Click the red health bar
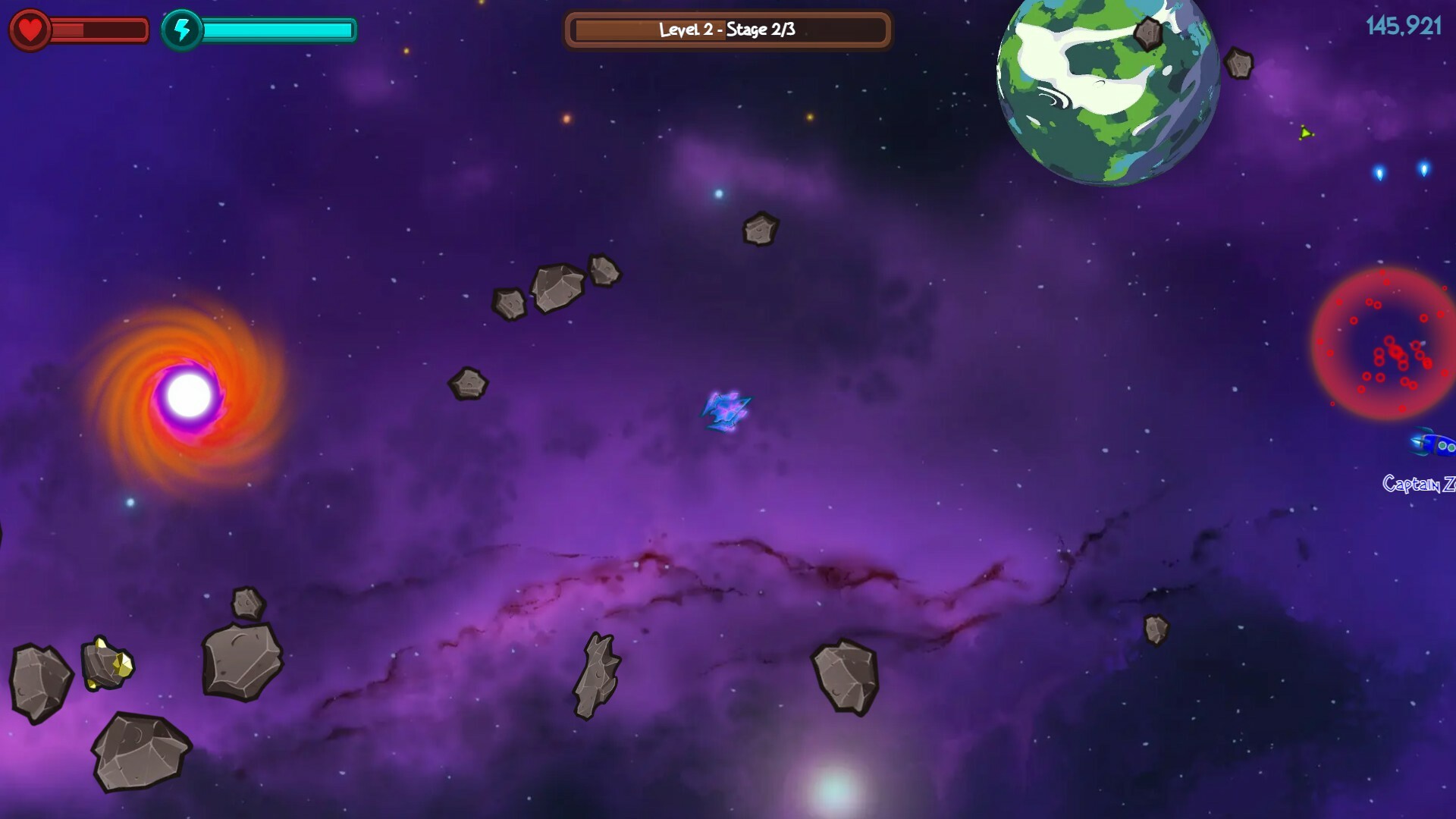1456x819 pixels. (99, 30)
